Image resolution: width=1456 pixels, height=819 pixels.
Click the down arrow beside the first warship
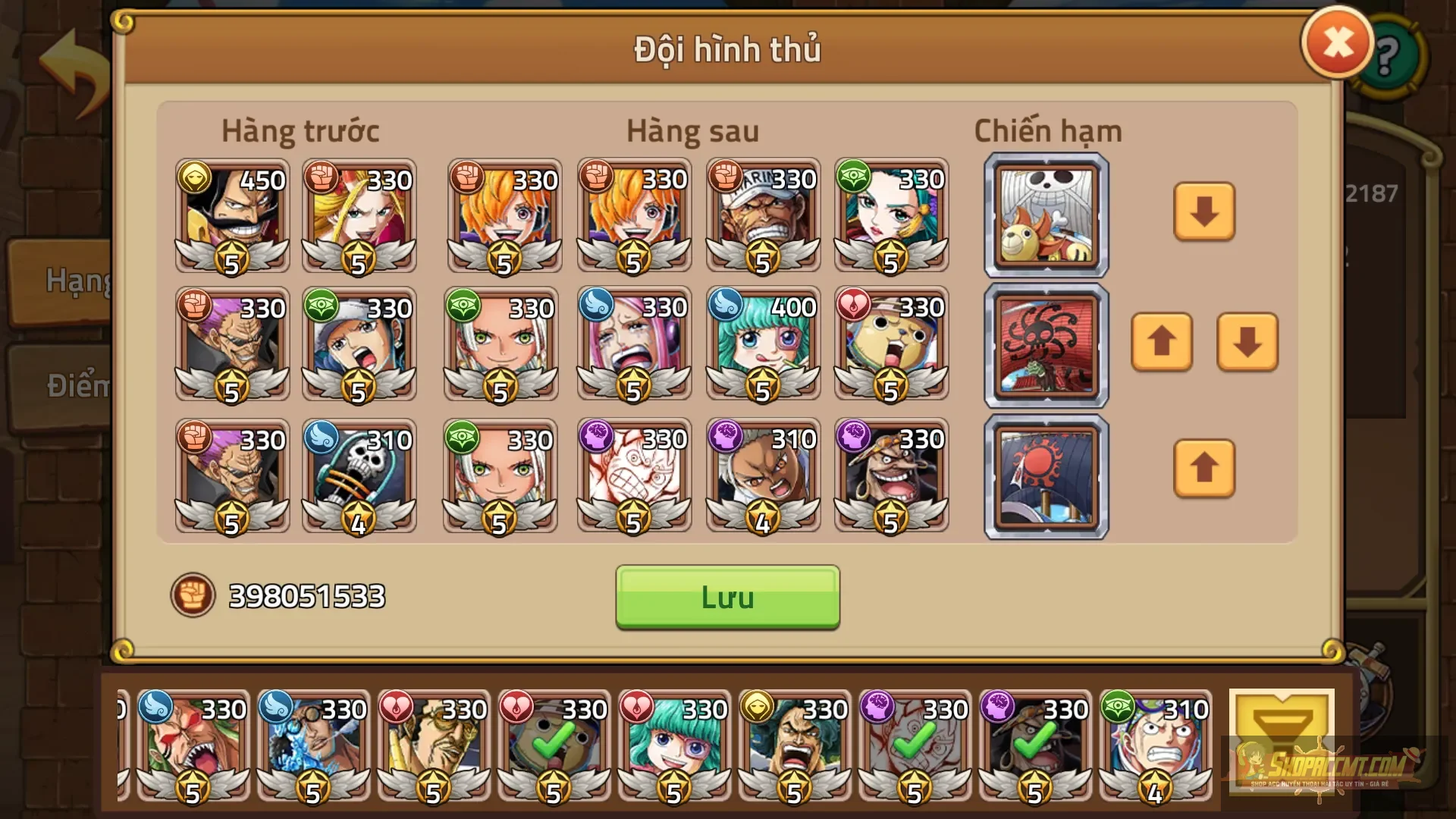coord(1203,215)
